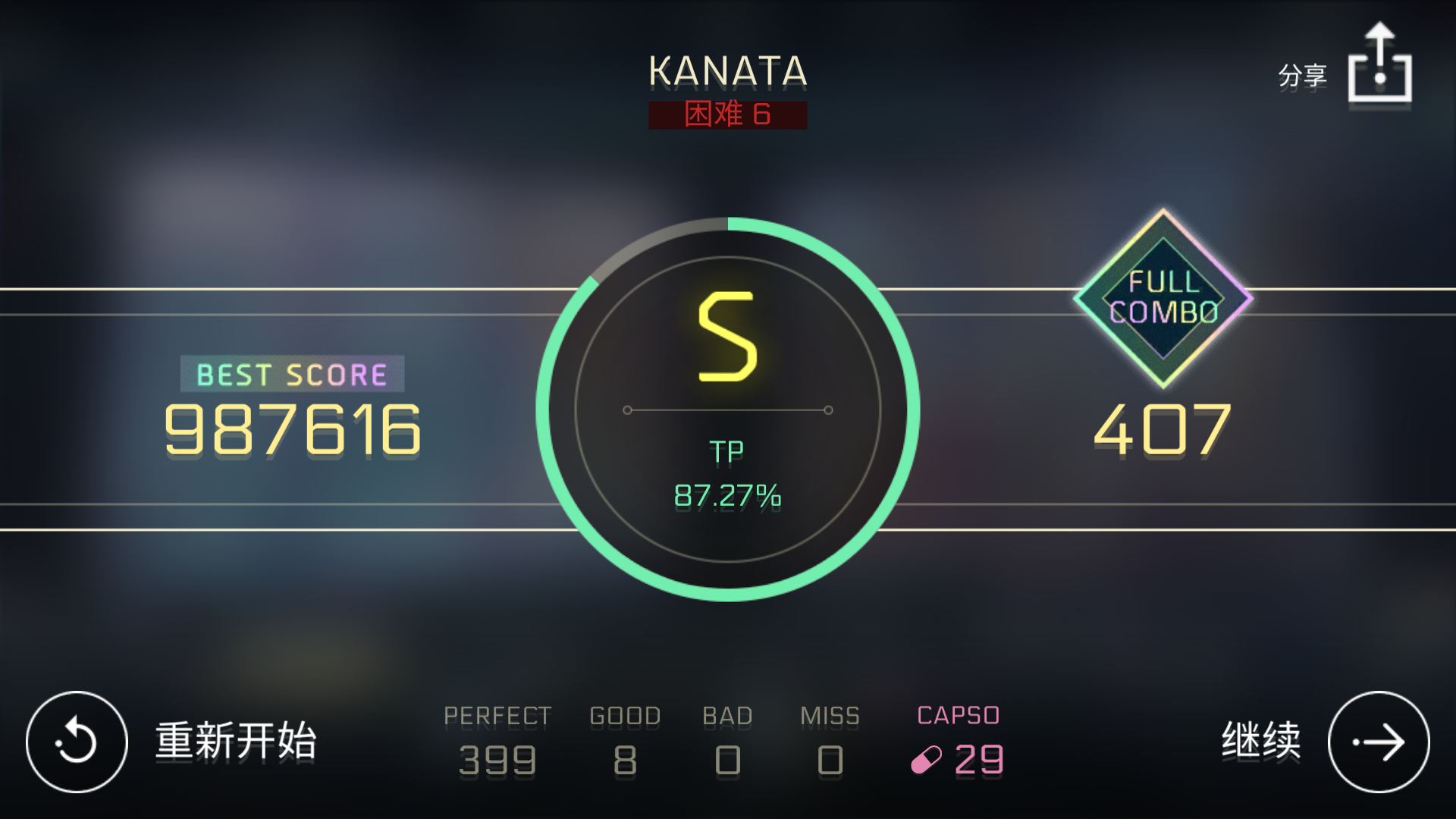Toggle the TP percentage display
Screen dimensions: 1456x819
pos(726,497)
